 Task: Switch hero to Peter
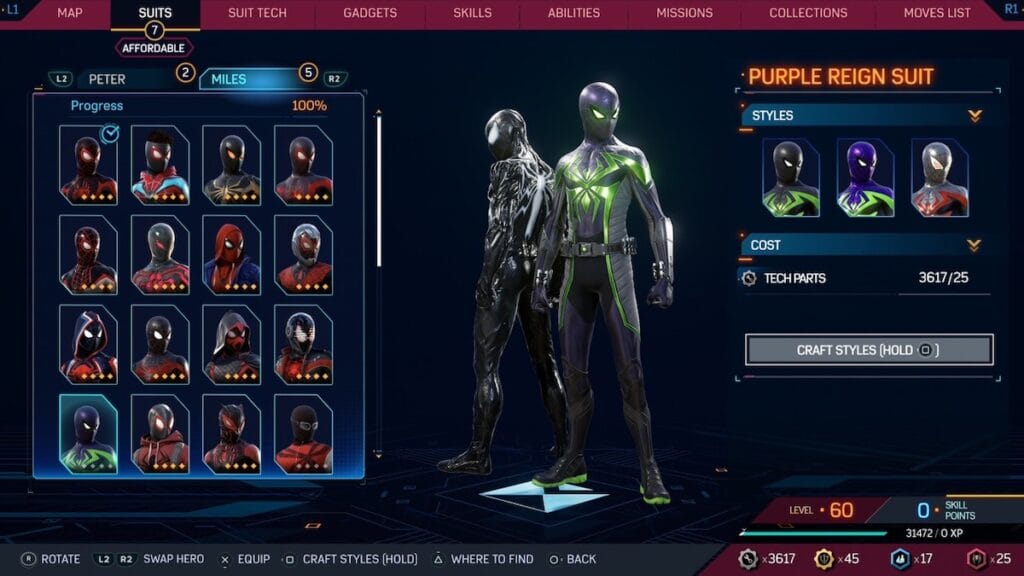click(108, 79)
